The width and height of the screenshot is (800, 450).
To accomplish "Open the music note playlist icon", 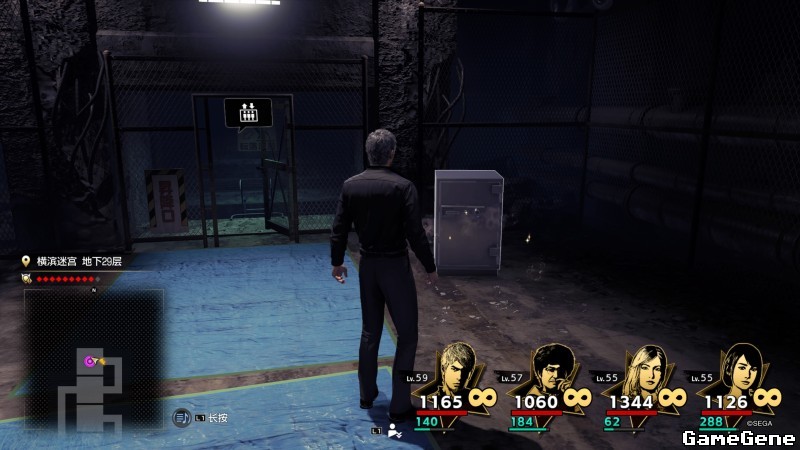I will coord(181,417).
